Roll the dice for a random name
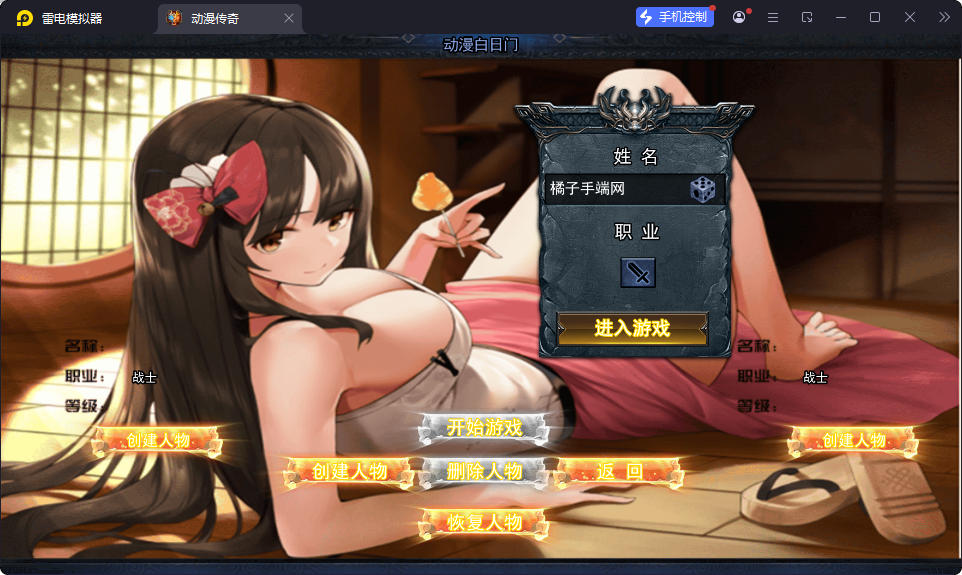Screen dimensions: 962x575 702,189
